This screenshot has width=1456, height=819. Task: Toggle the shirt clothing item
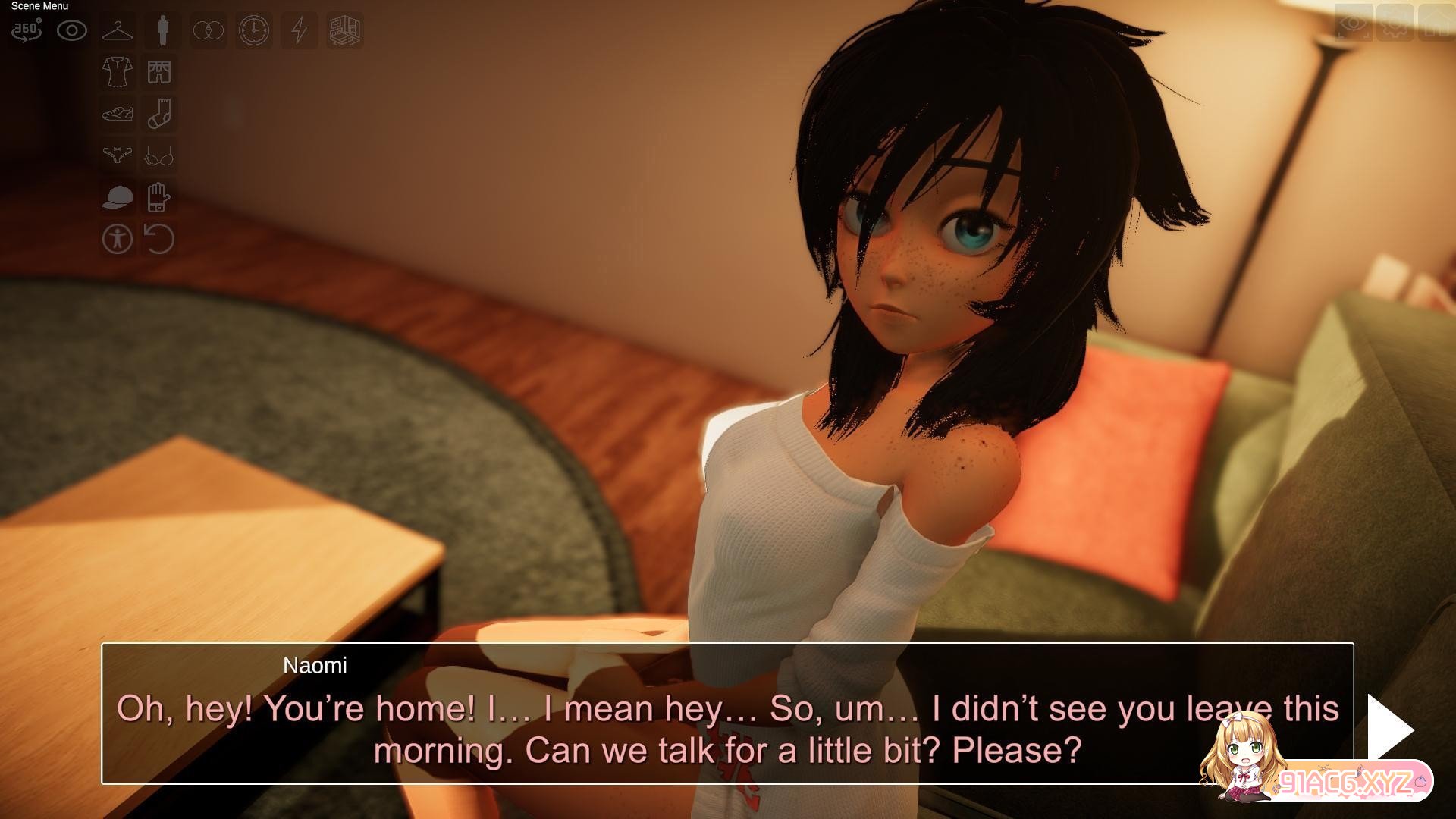(118, 72)
